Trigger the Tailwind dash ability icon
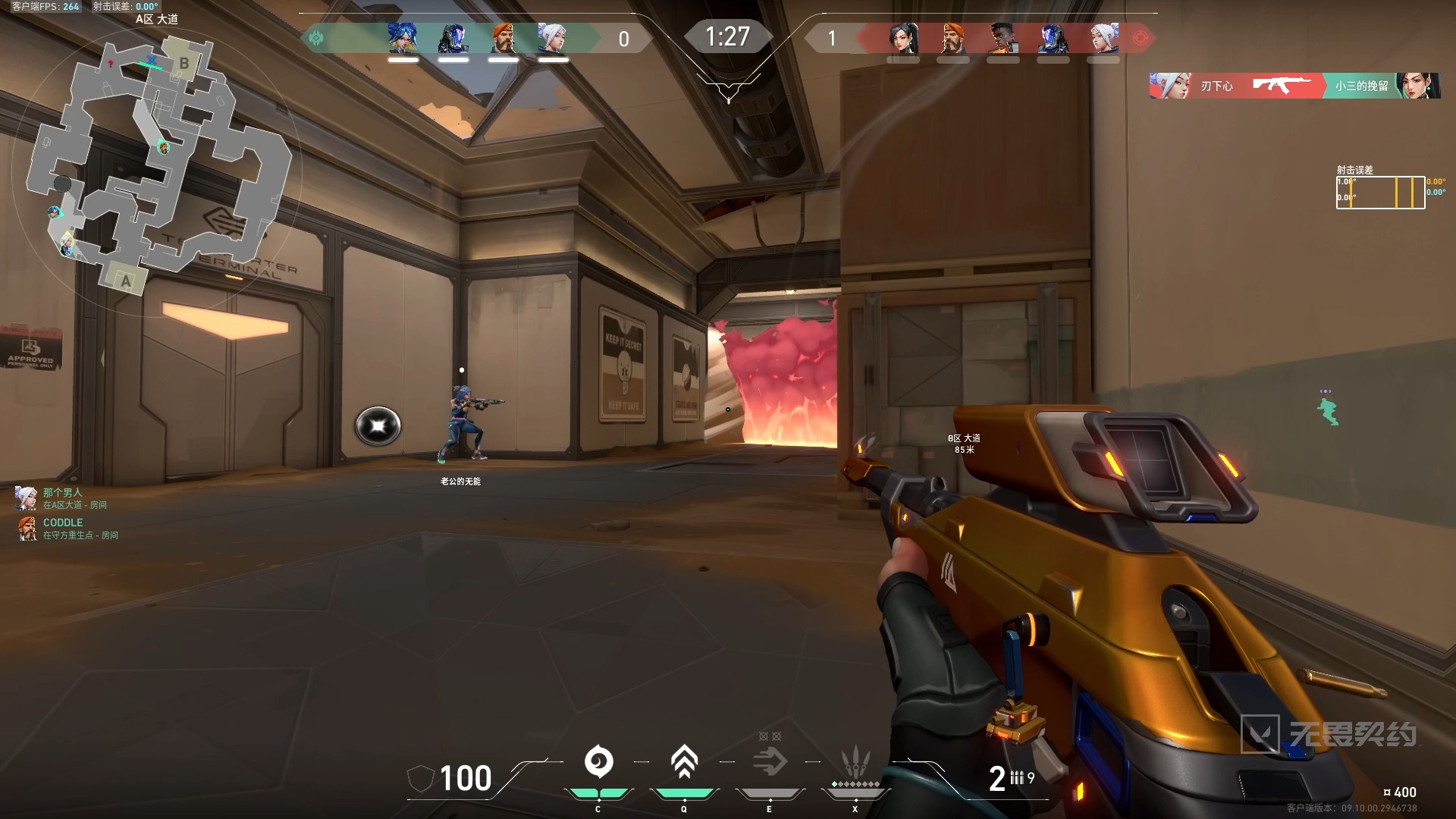The height and width of the screenshot is (819, 1456). pyautogui.click(x=770, y=762)
